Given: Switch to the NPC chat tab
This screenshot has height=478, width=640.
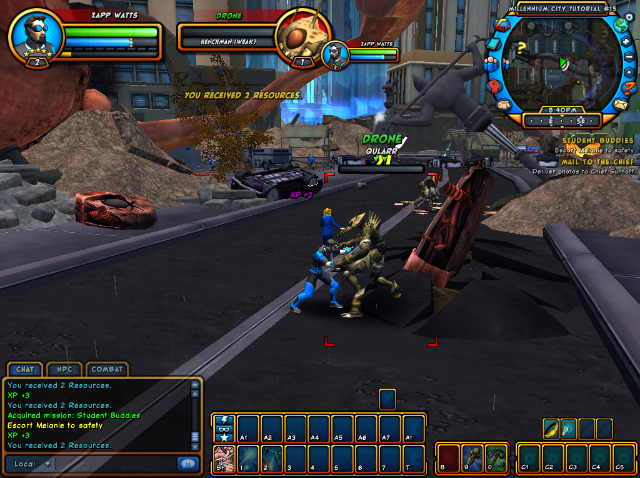Looking at the screenshot, I should coord(63,369).
